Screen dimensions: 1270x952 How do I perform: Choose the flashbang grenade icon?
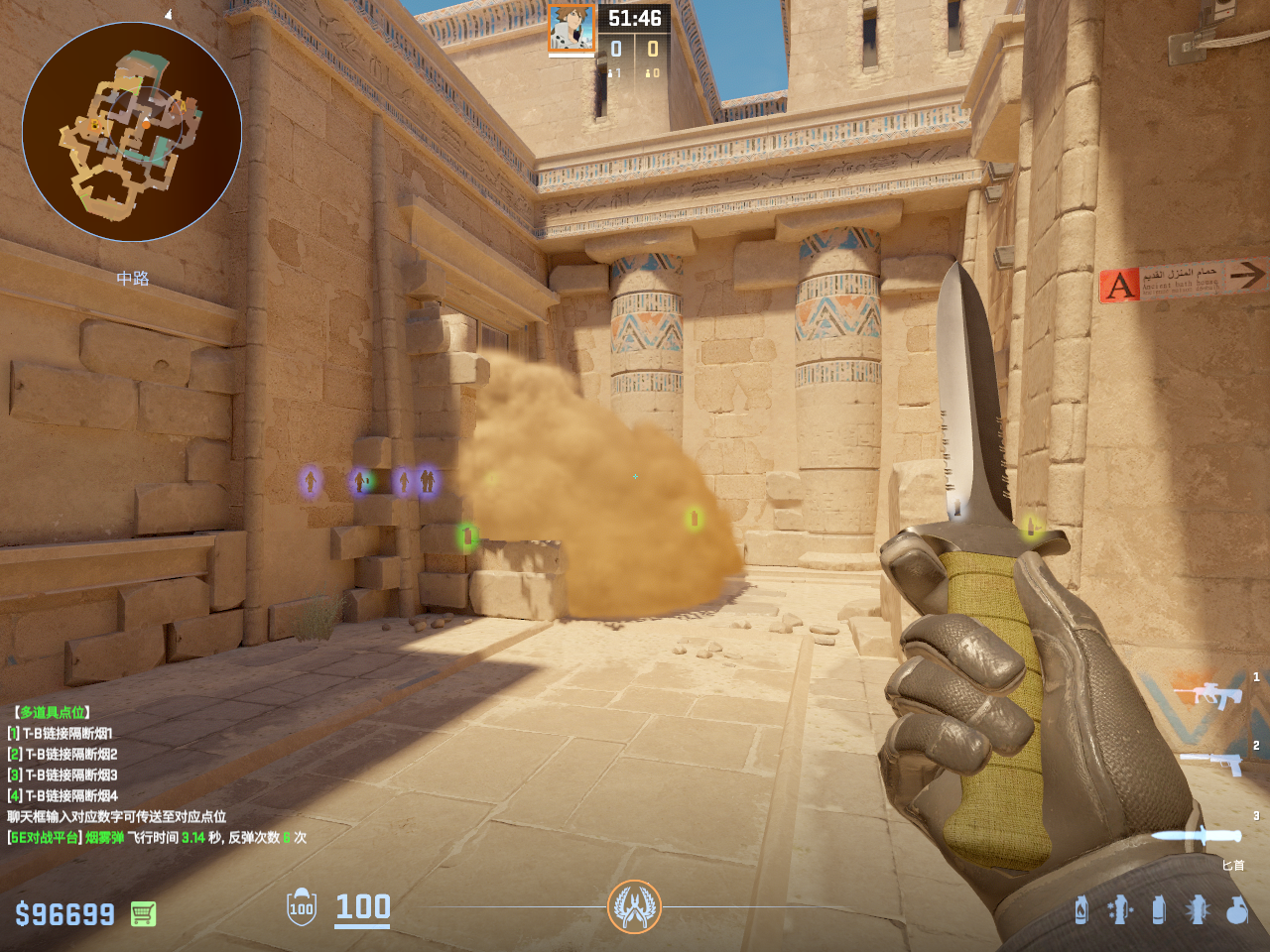coord(1198,909)
